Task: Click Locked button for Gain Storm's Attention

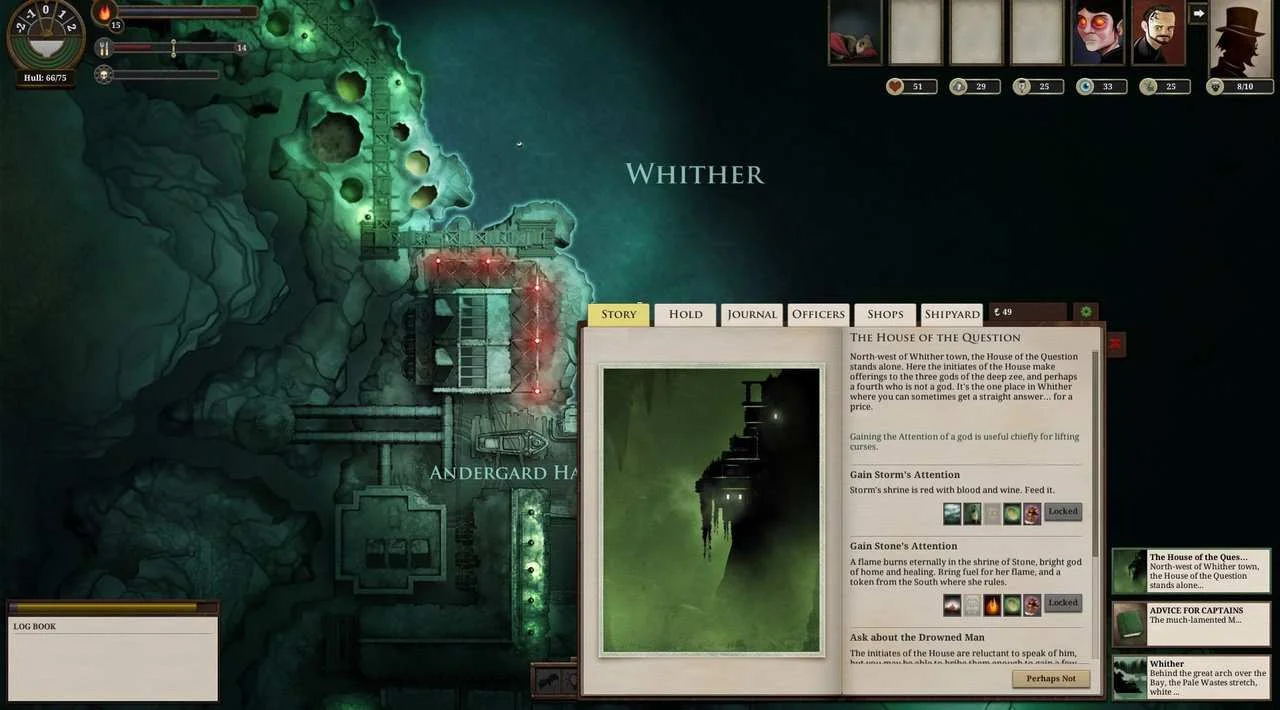Action: pos(1063,512)
